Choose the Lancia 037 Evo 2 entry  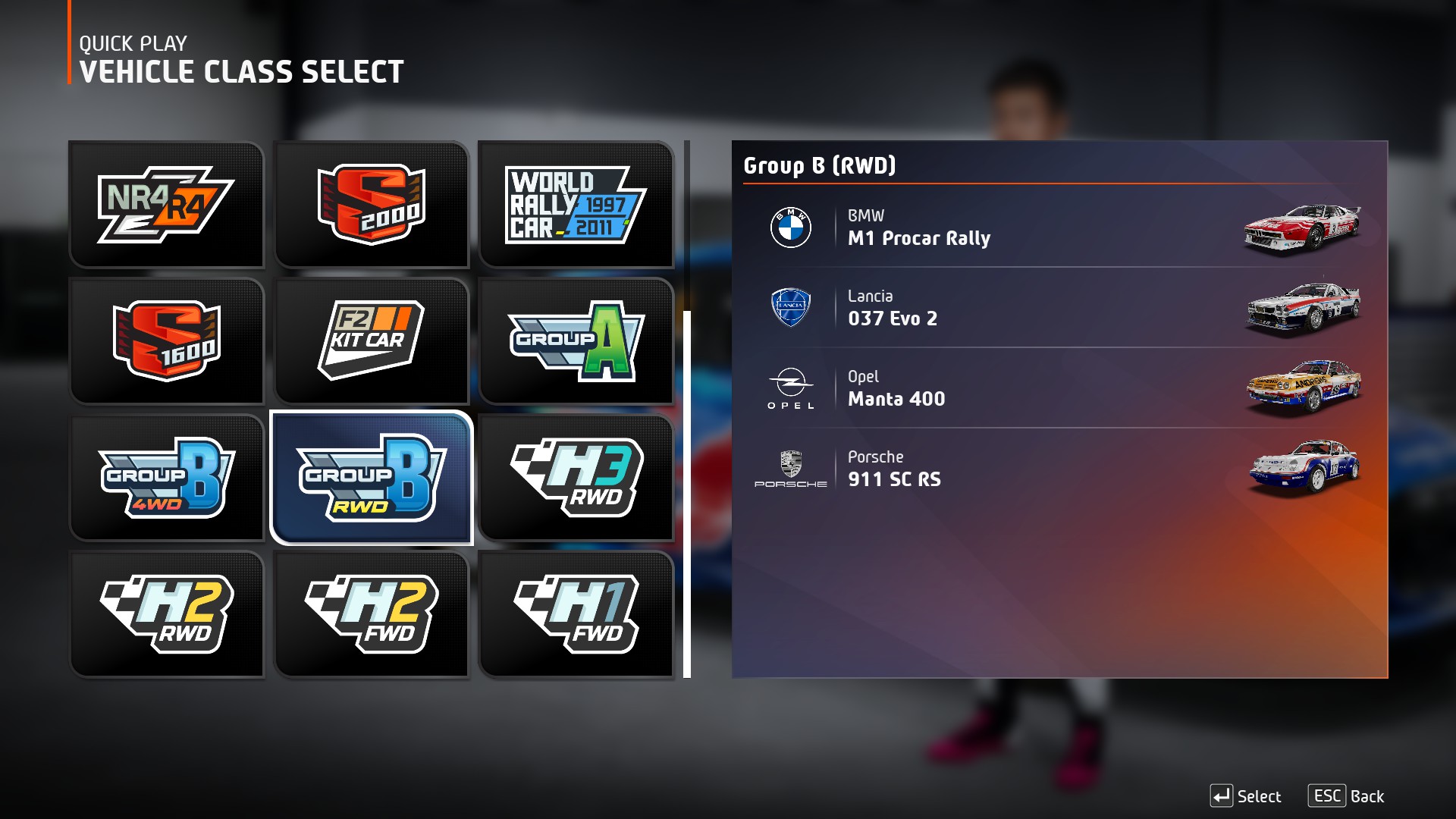coord(1059,308)
